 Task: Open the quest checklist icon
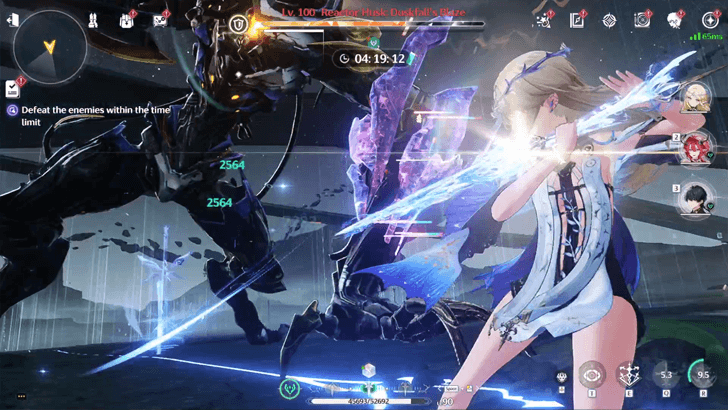pyautogui.click(x=13, y=88)
